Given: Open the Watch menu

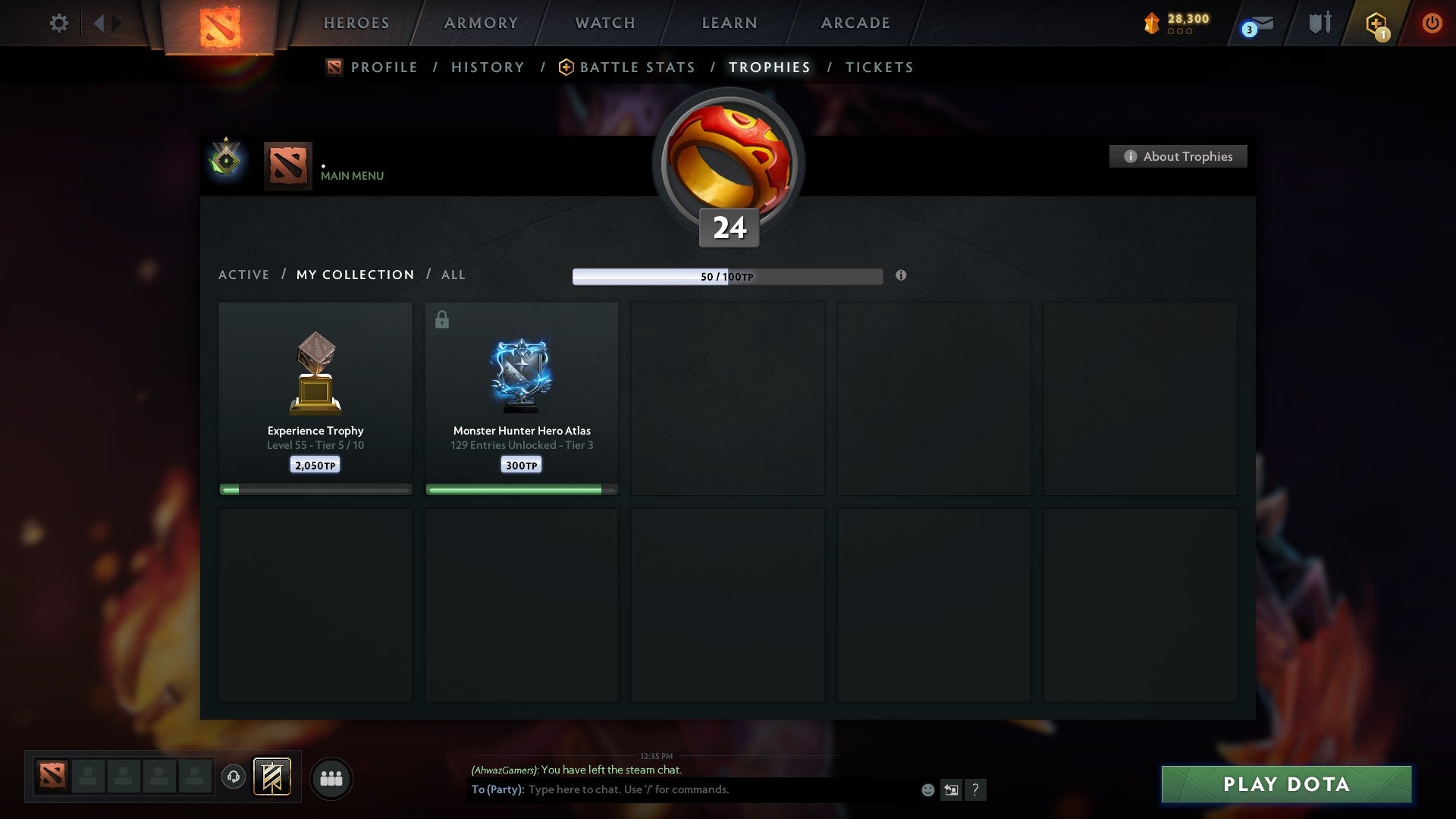Looking at the screenshot, I should (604, 23).
